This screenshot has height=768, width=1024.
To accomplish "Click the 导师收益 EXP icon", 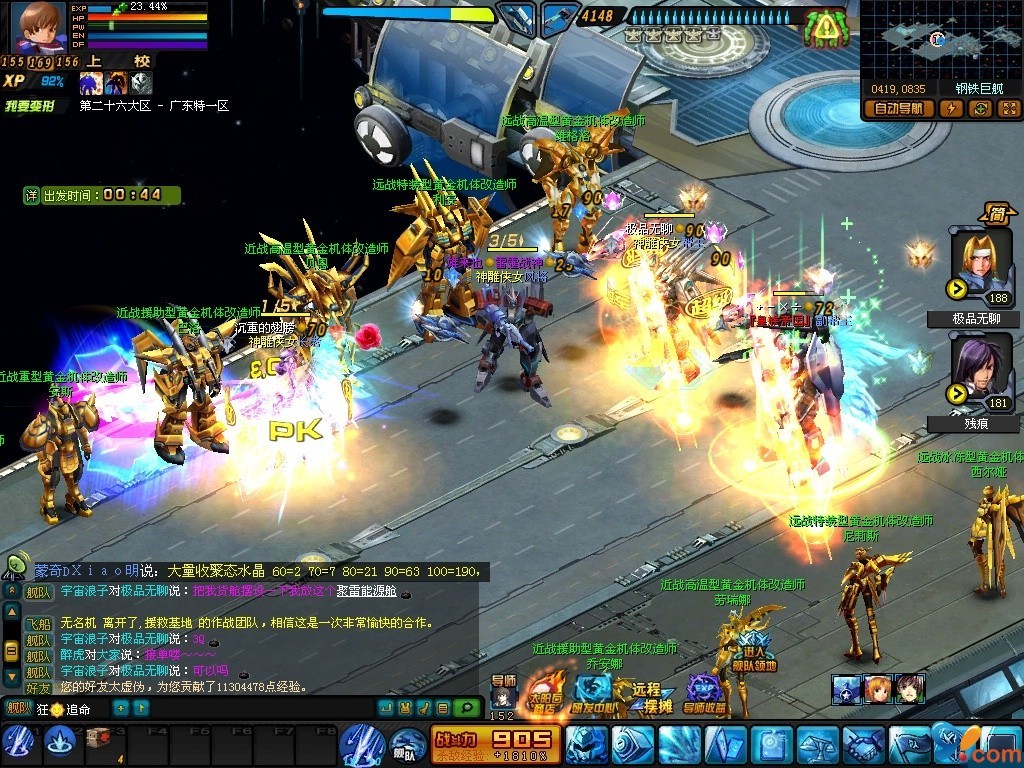I will click(x=704, y=693).
